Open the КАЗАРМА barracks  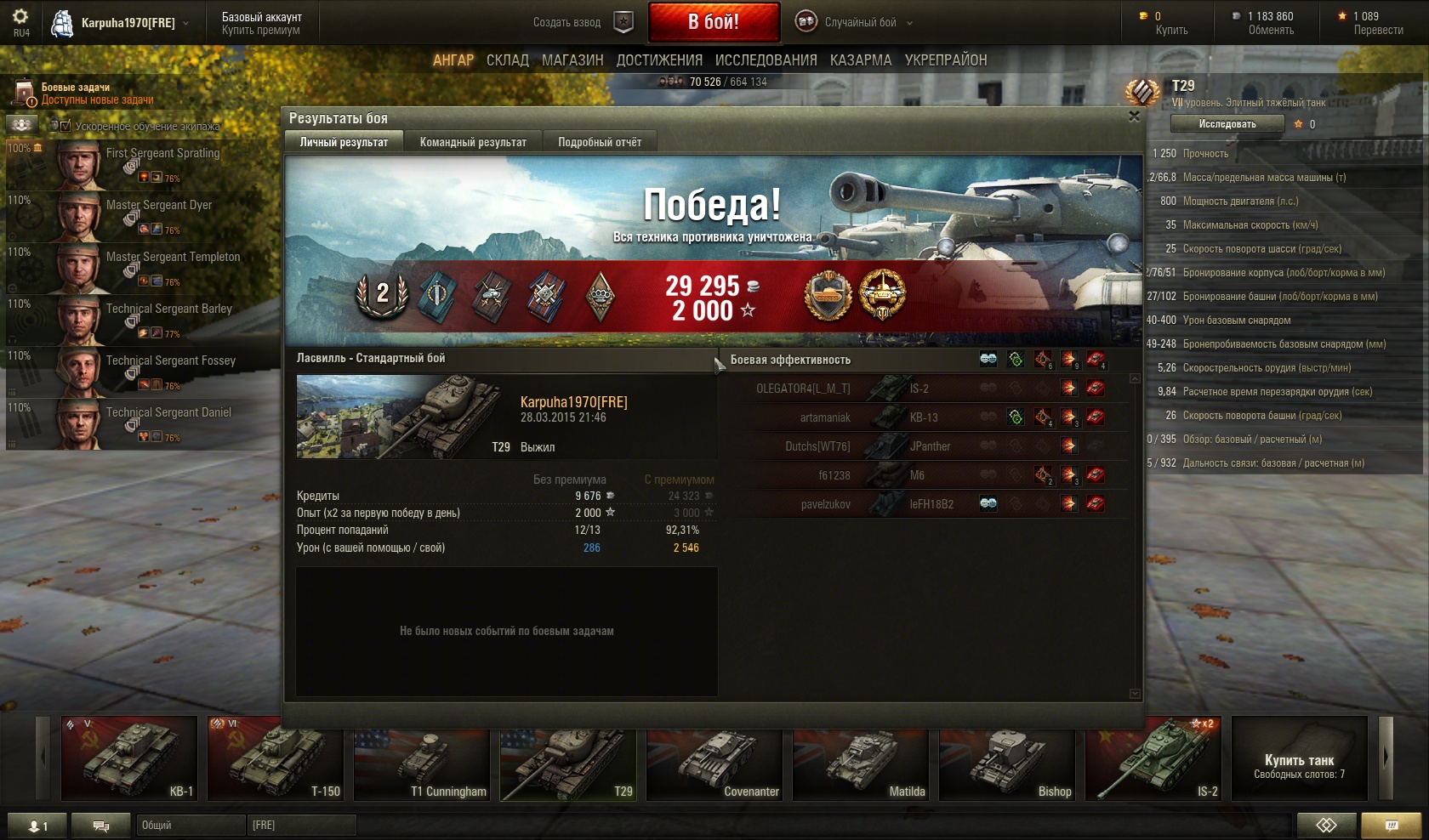[x=861, y=60]
